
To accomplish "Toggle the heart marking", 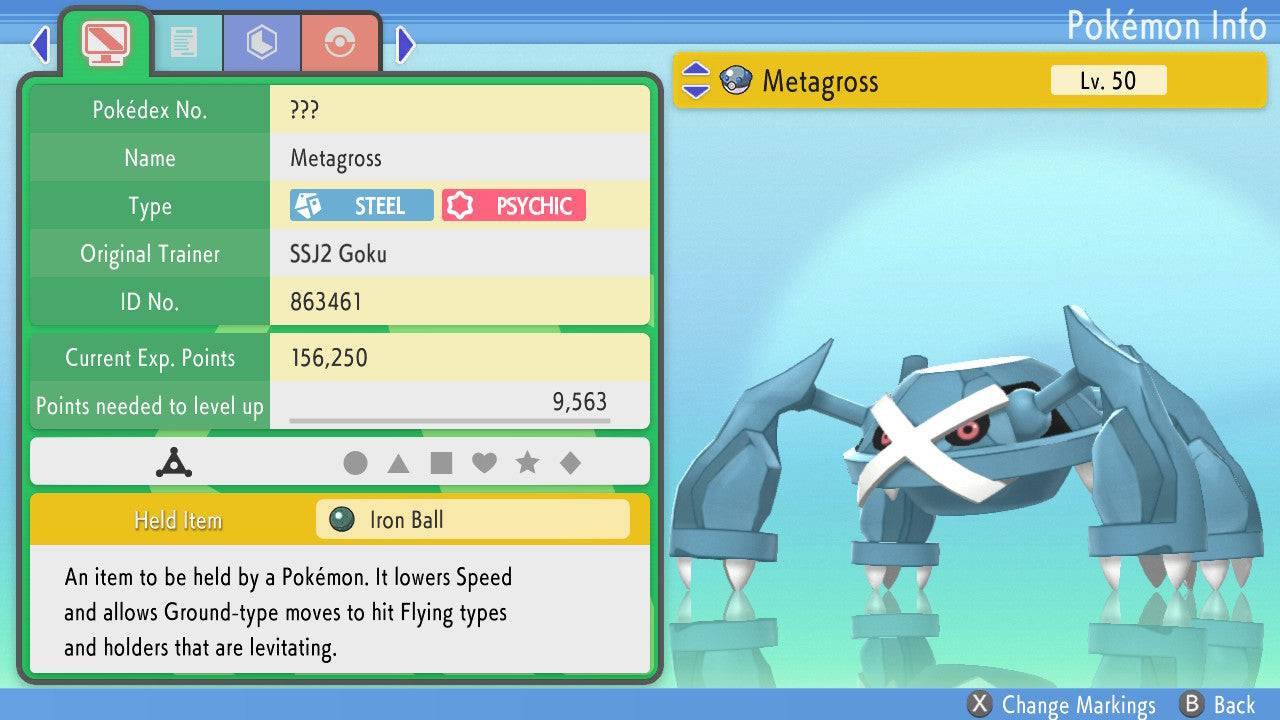I will pos(484,463).
